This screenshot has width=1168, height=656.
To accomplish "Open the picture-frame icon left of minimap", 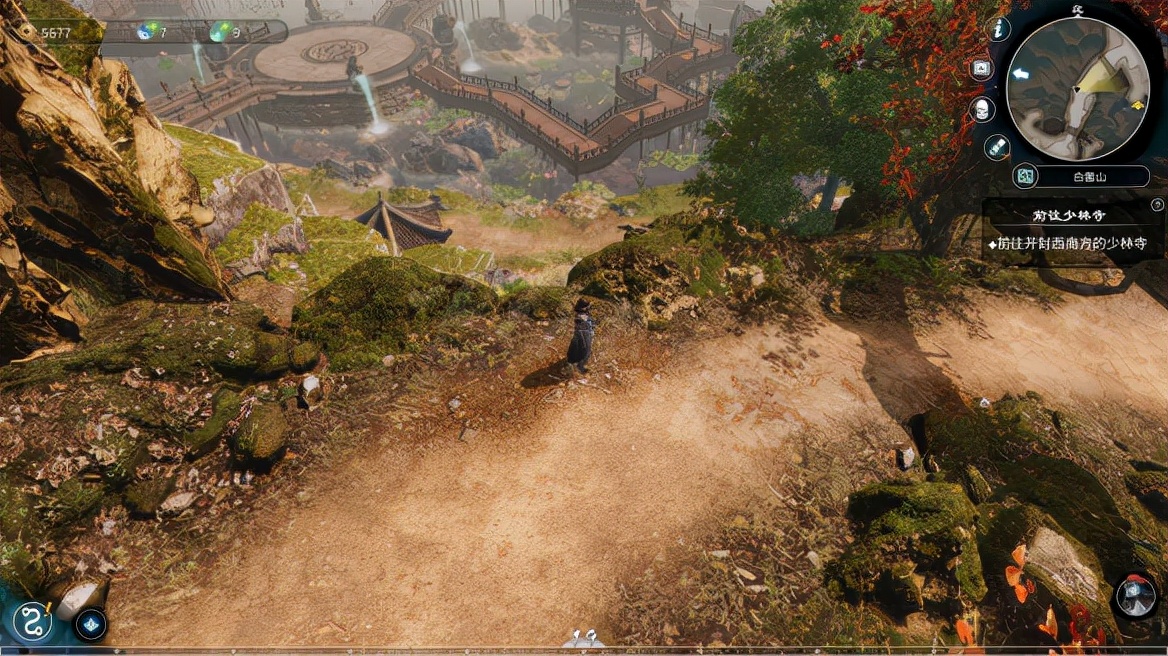I will [x=982, y=69].
